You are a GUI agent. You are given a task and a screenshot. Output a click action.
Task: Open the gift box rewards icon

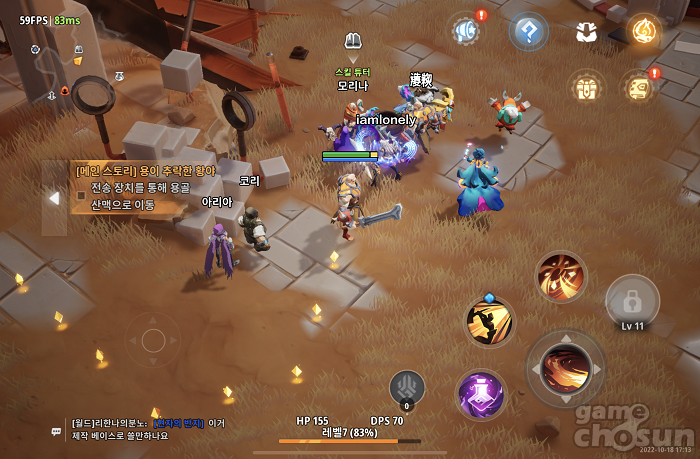pyautogui.click(x=587, y=86)
